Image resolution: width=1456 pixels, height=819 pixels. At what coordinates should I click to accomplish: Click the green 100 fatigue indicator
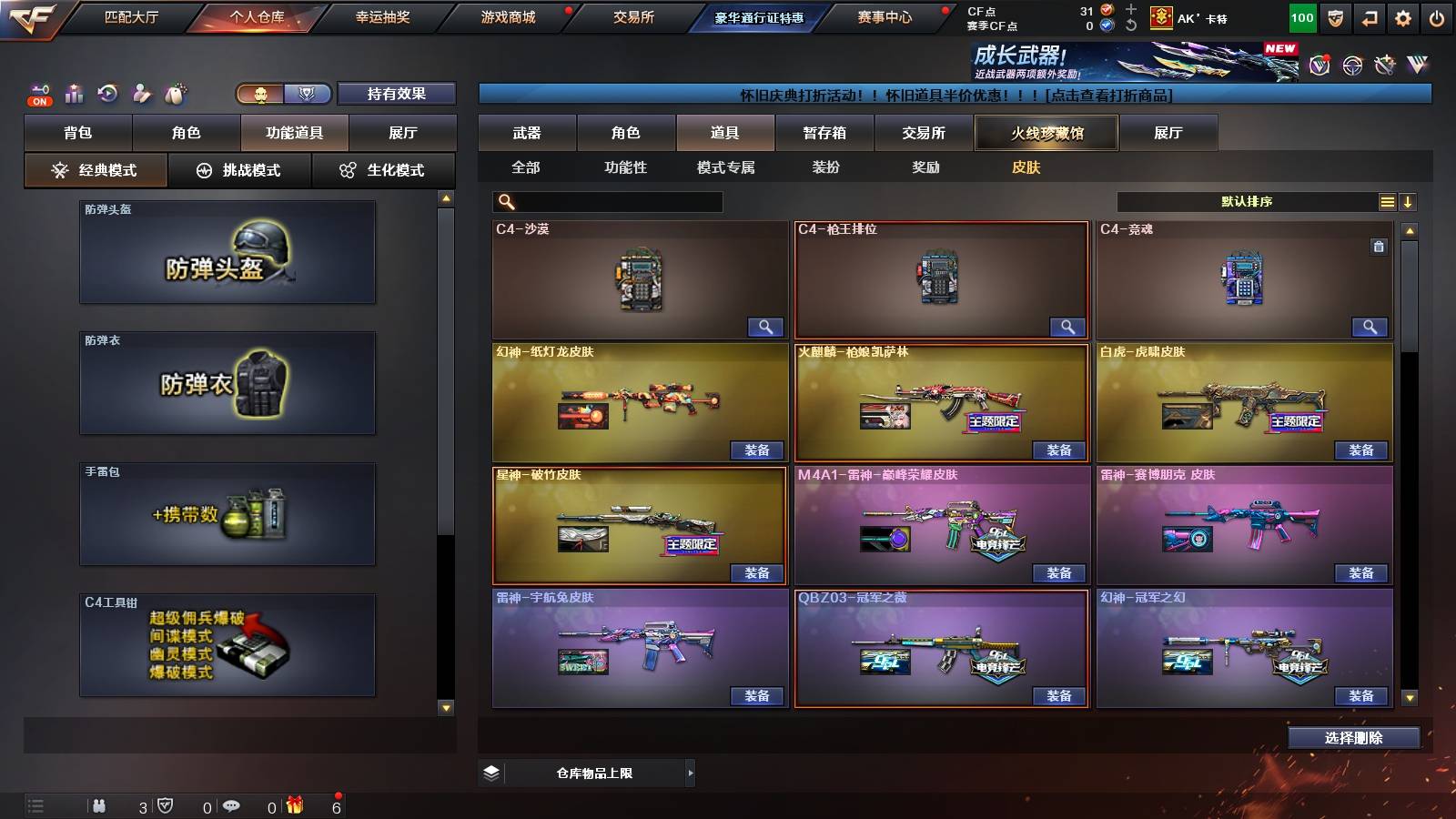[1302, 16]
